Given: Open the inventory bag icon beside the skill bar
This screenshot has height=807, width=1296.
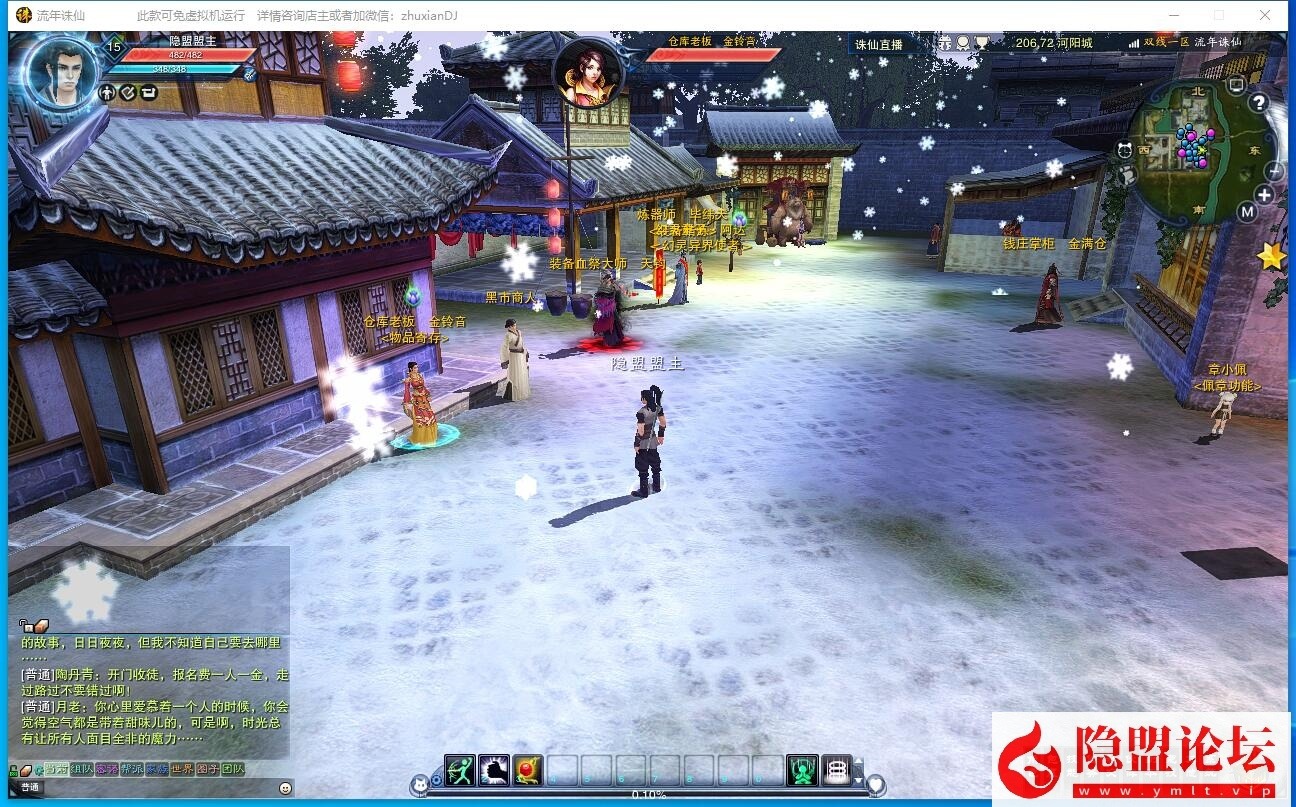Looking at the screenshot, I should pos(837,769).
